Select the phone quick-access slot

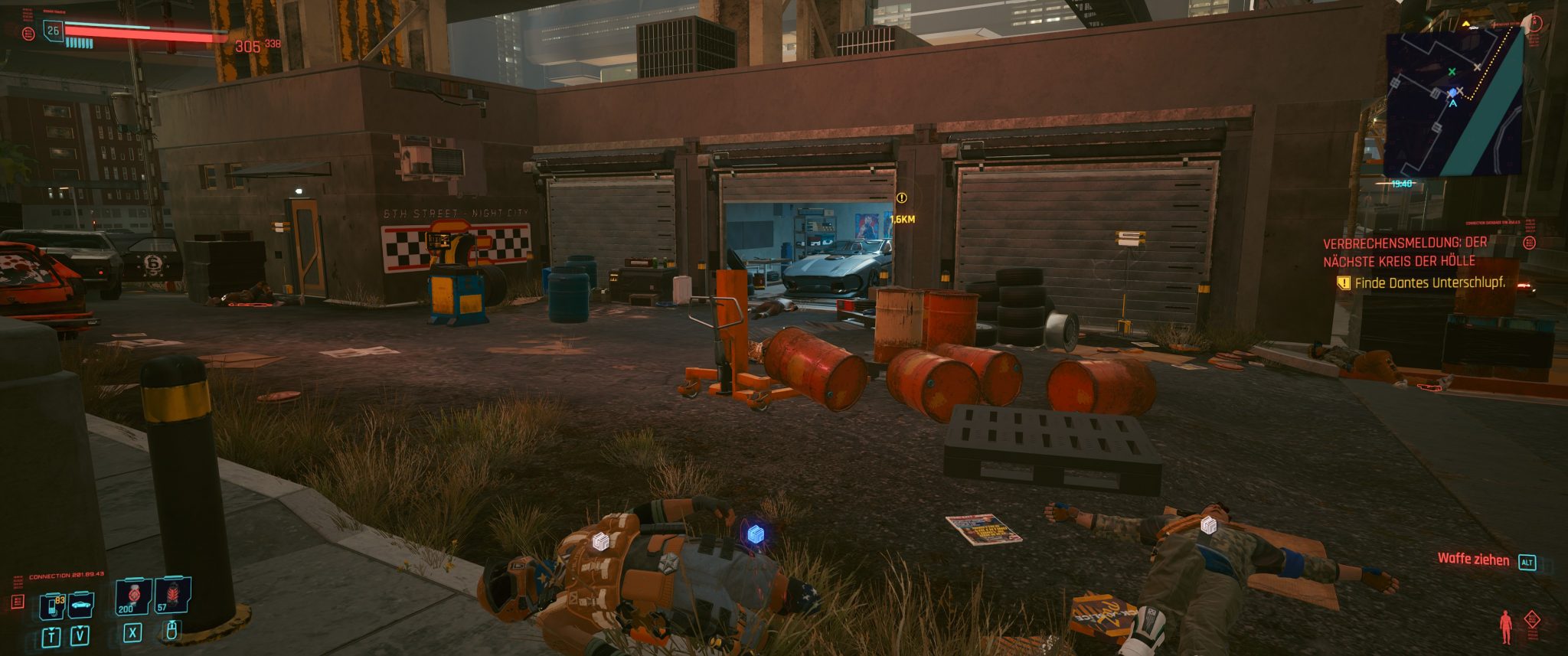coord(53,606)
